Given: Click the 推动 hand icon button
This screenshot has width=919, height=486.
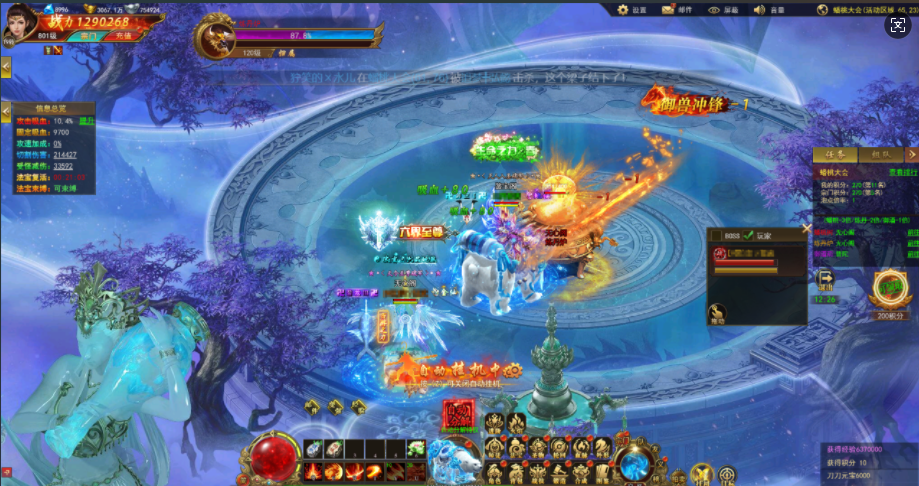Looking at the screenshot, I should (717, 314).
